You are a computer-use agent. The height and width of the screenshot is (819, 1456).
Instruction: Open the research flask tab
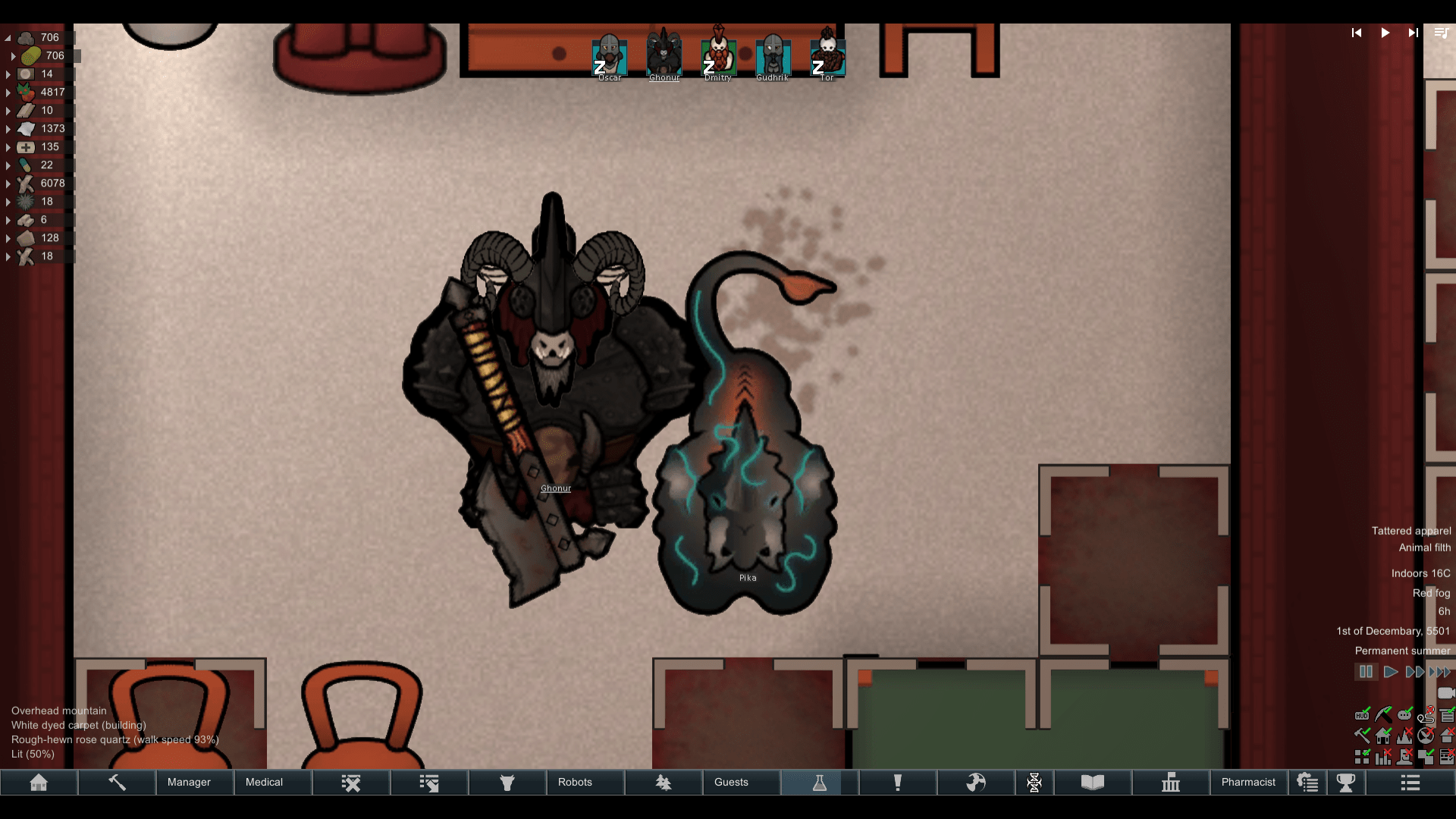click(820, 782)
